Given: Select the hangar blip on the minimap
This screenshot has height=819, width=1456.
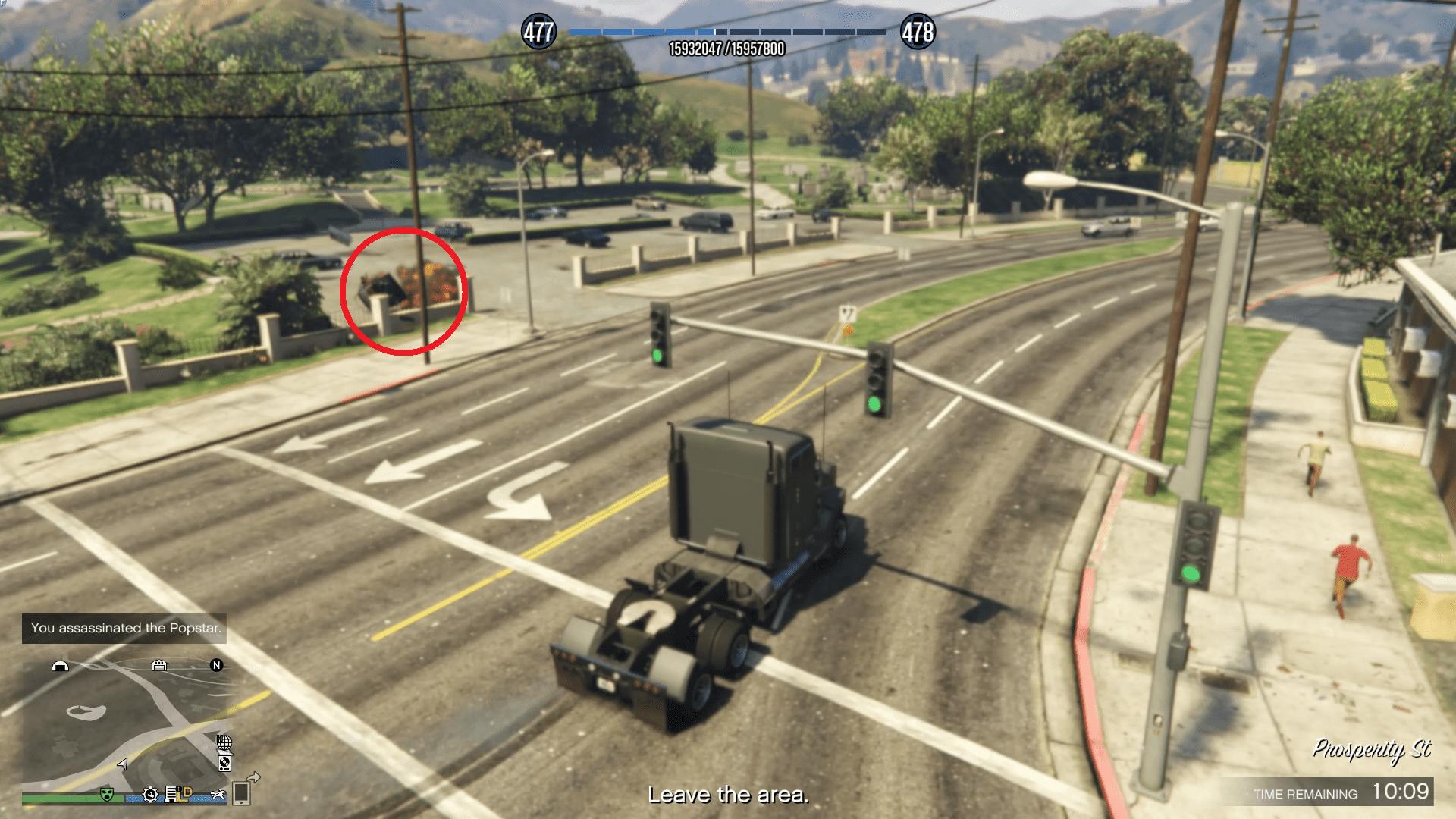Looking at the screenshot, I should [60, 666].
